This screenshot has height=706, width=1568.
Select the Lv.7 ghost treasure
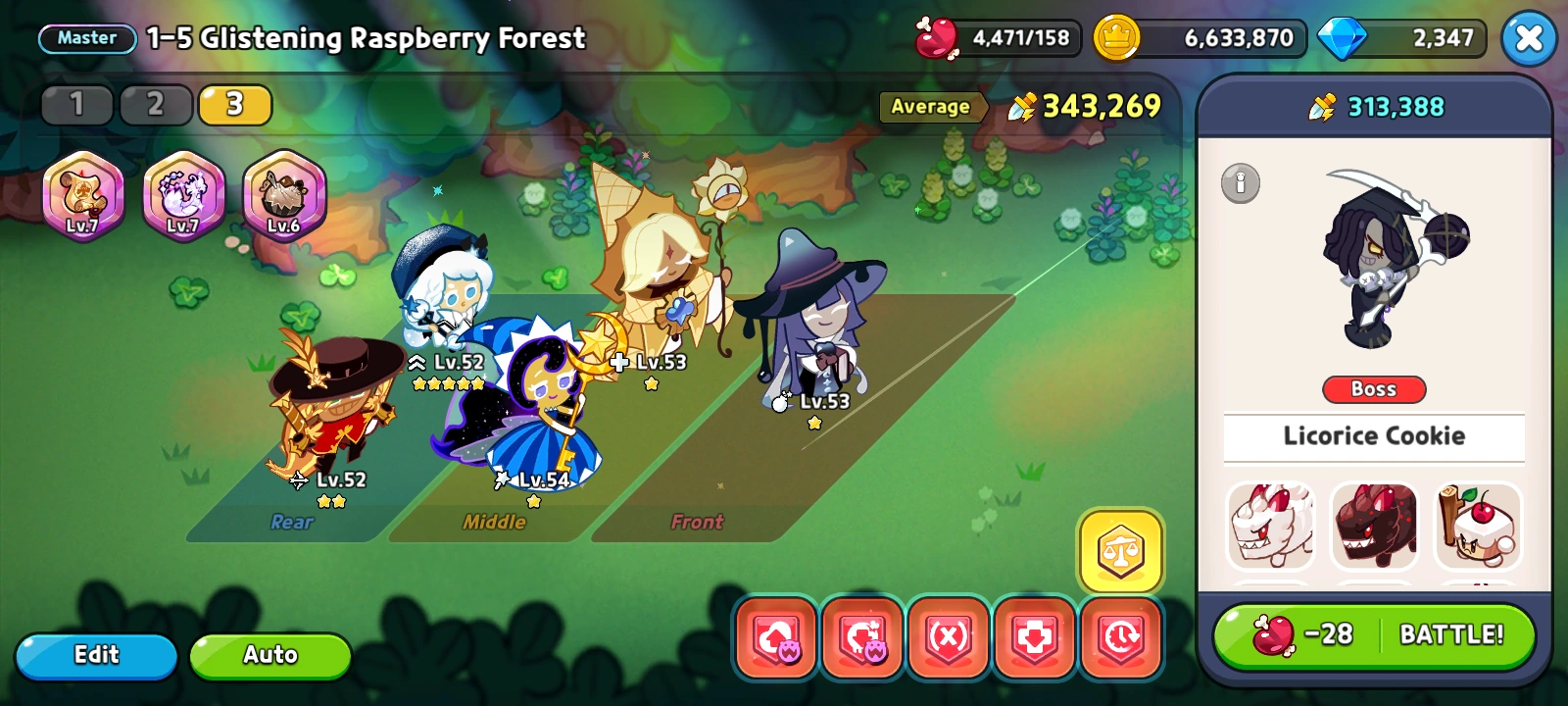[183, 195]
